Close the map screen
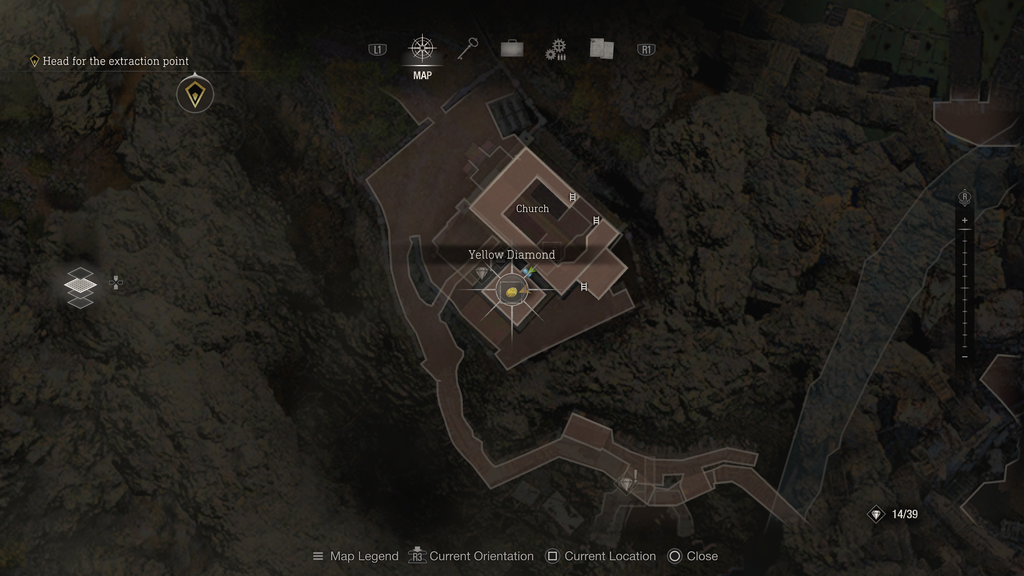Image resolution: width=1024 pixels, height=576 pixels. (x=693, y=556)
